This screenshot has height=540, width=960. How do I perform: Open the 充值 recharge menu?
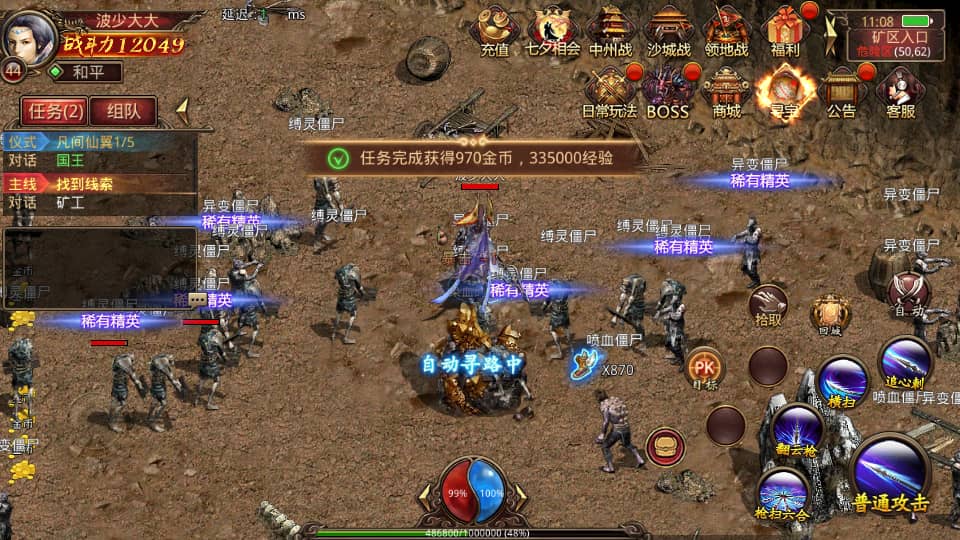(494, 30)
